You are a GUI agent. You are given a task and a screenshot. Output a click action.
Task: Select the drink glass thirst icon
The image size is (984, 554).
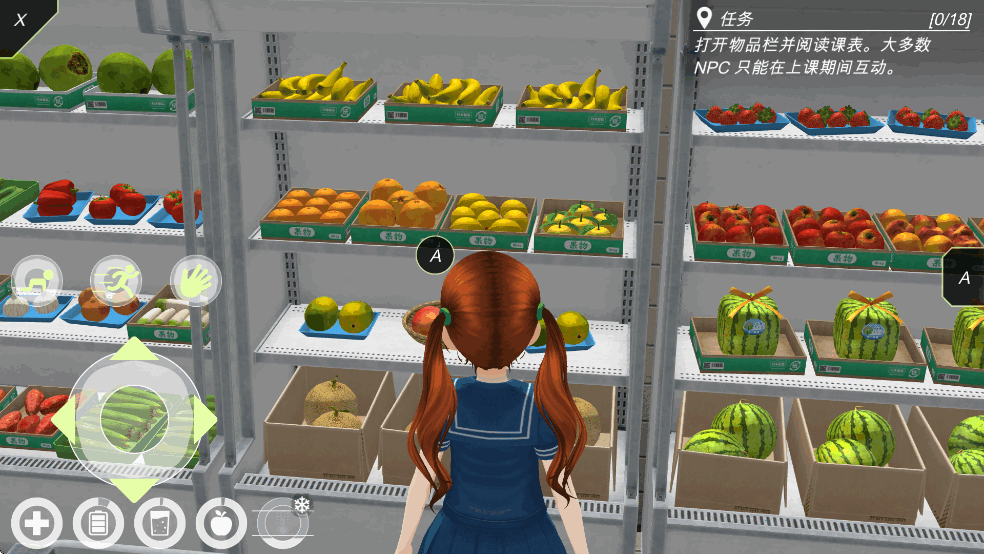pyautogui.click(x=159, y=523)
